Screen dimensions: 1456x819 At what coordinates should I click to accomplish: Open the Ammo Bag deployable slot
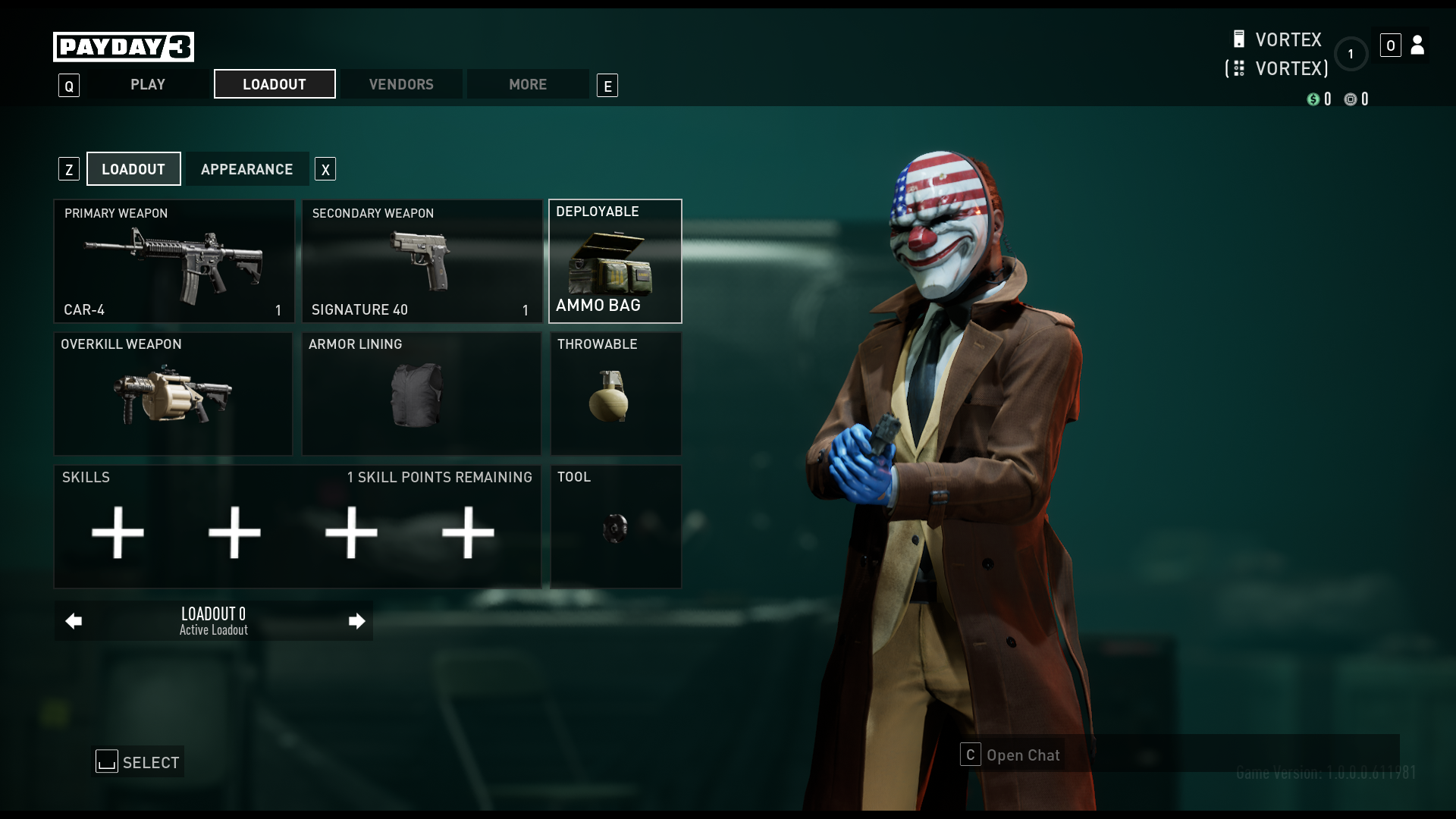tap(615, 261)
